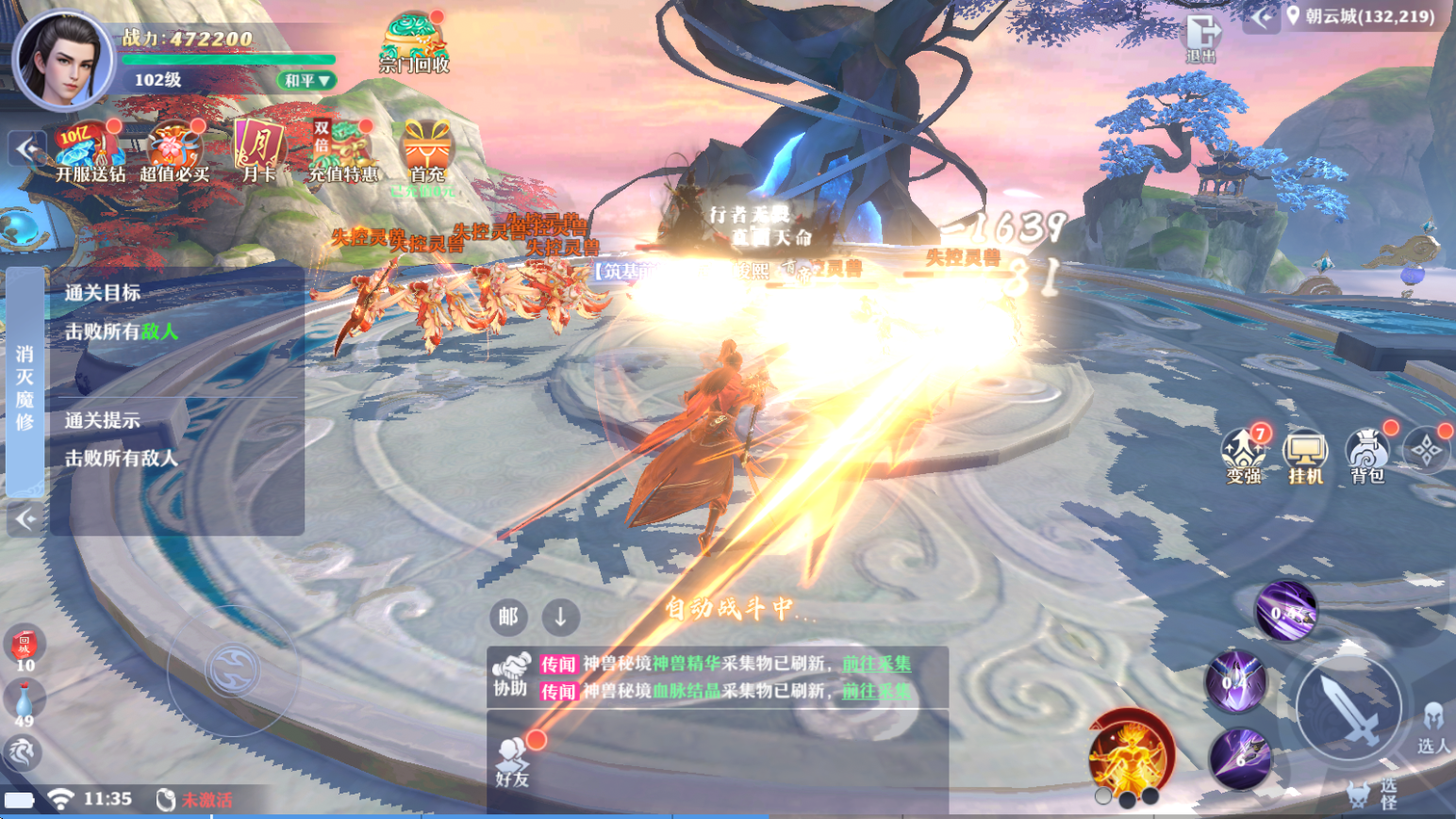Open the 背包 backpack inventory
Image resolution: width=1456 pixels, height=819 pixels.
(1367, 456)
